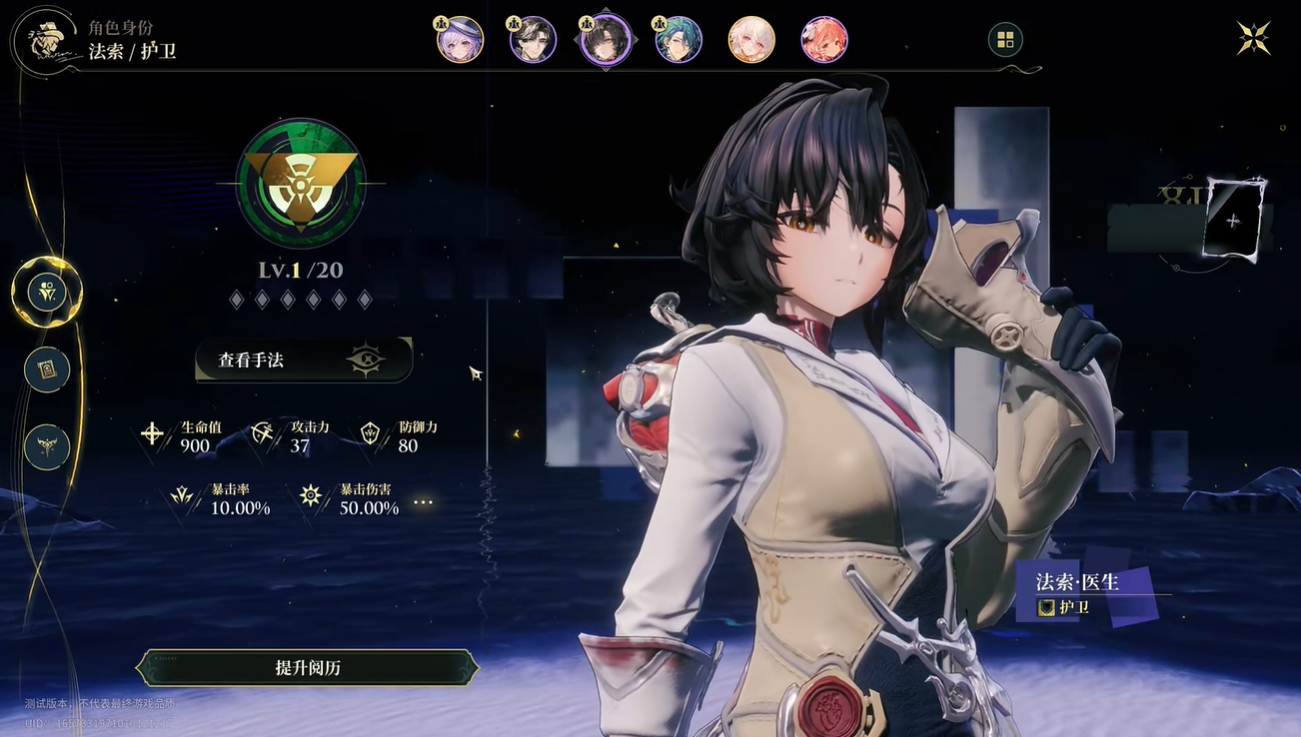
Task: Switch to the white-haired character portrait
Action: click(751, 41)
